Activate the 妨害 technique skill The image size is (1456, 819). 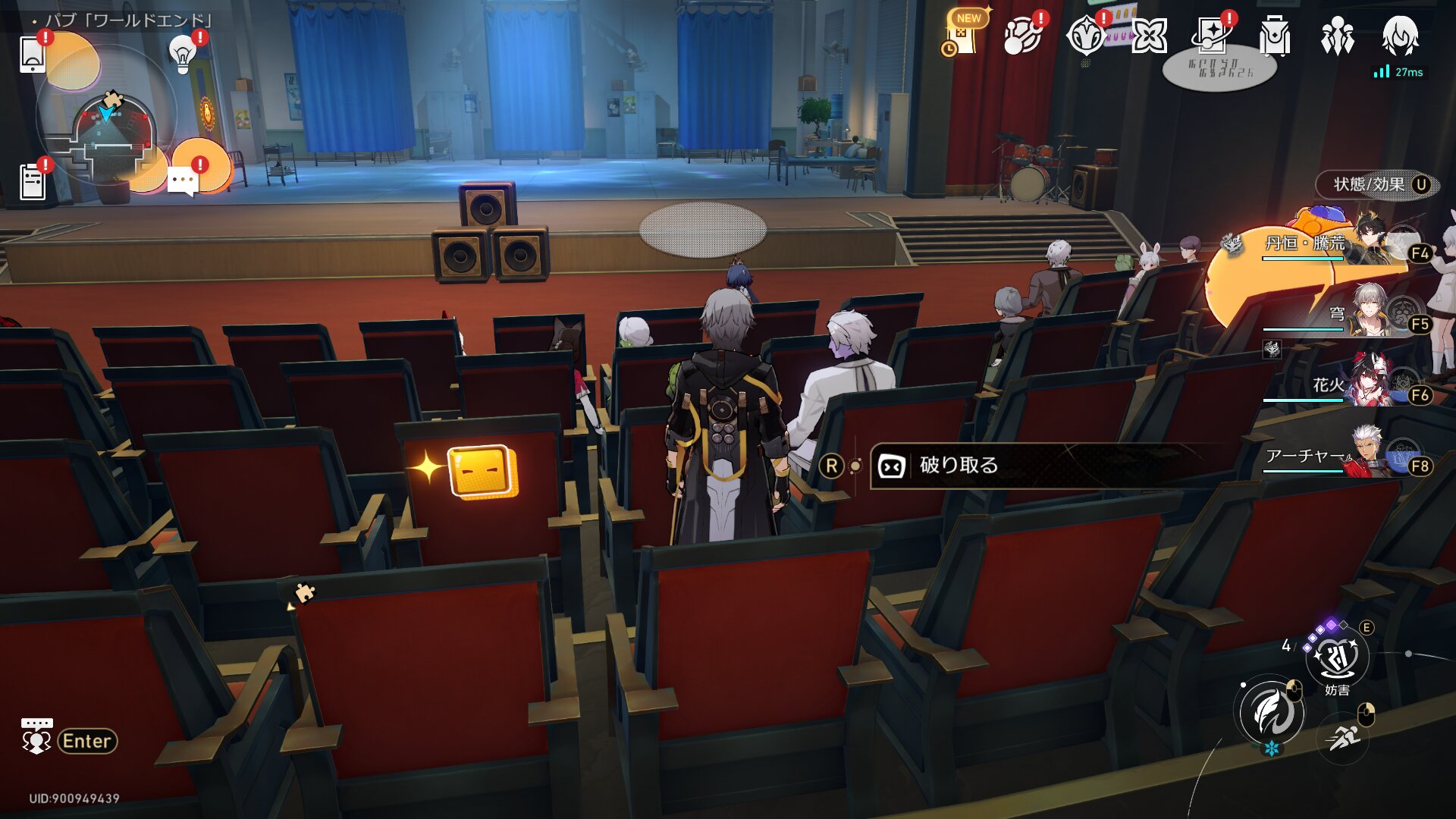point(1337,658)
